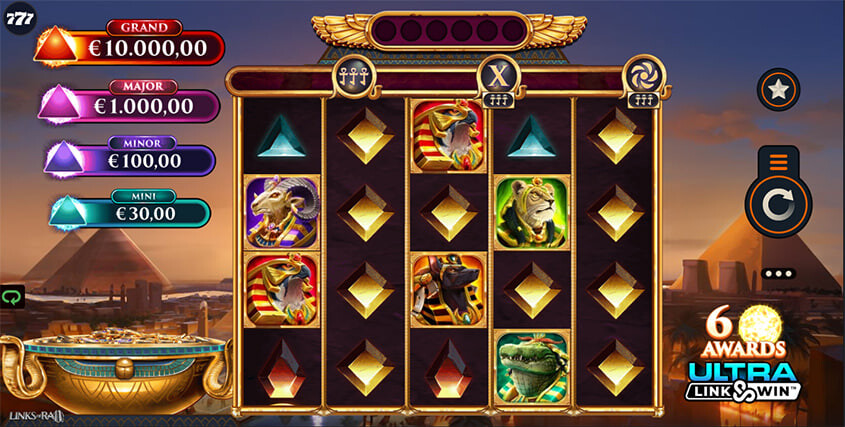The height and width of the screenshot is (427, 845).
Task: Click the star button
Action: 778,89
